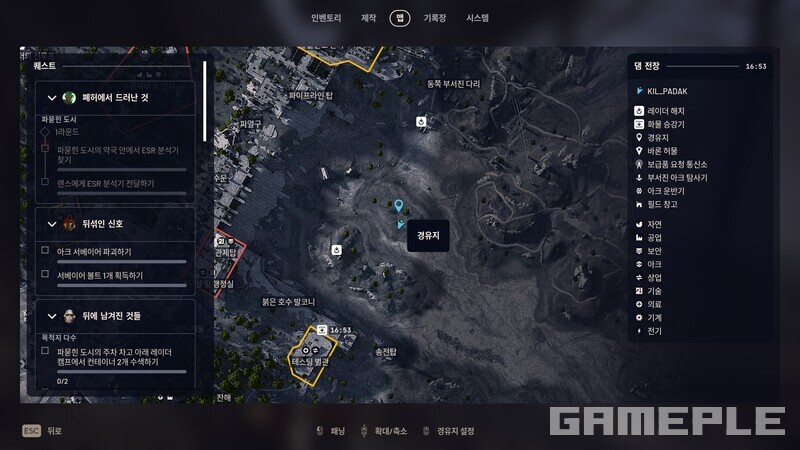Collapse the 뒤섞인 신호 quest
Image resolution: width=800 pixels, height=450 pixels.
[52, 224]
